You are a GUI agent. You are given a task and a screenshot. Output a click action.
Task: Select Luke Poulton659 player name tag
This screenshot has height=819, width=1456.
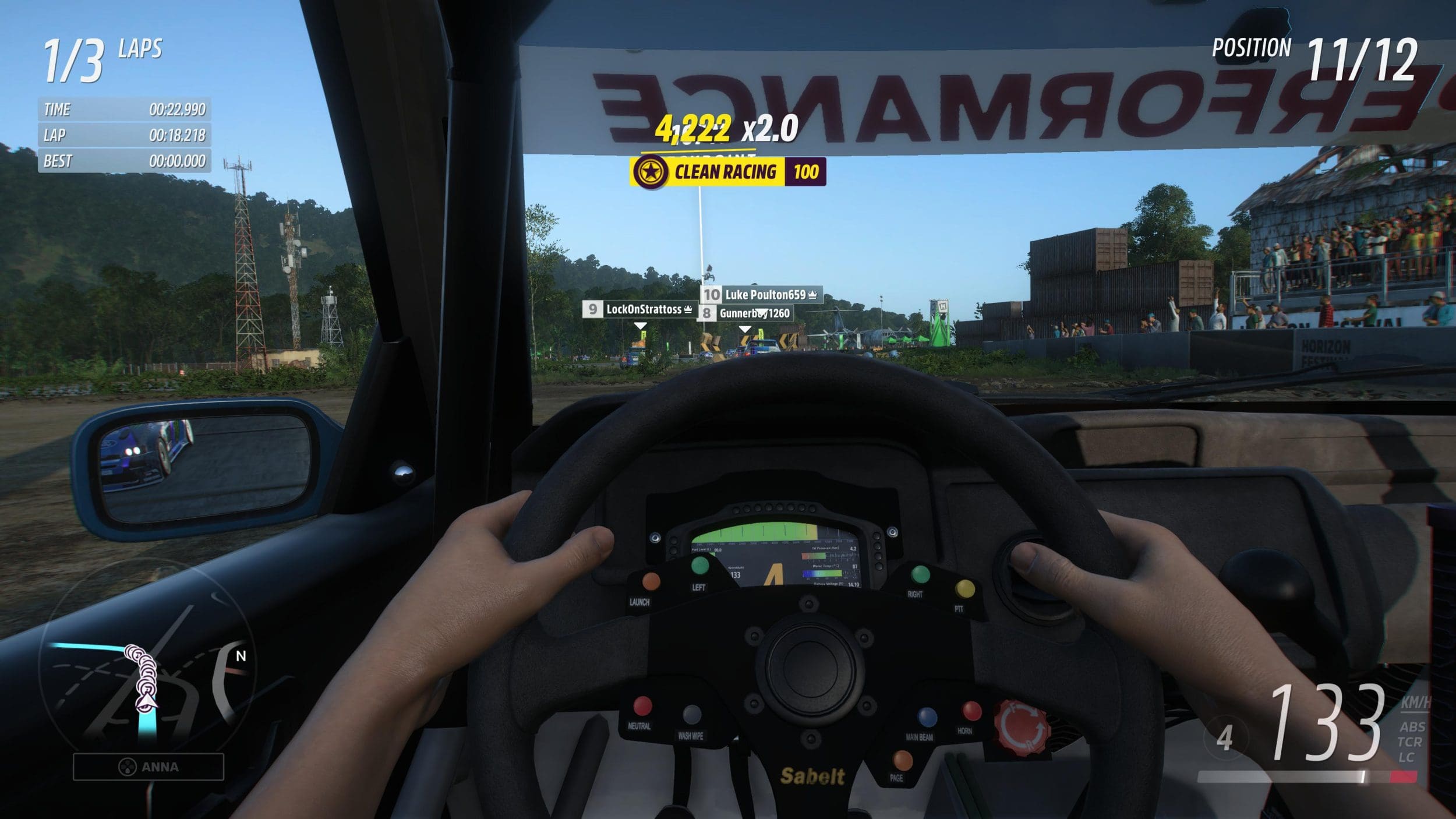click(x=762, y=295)
